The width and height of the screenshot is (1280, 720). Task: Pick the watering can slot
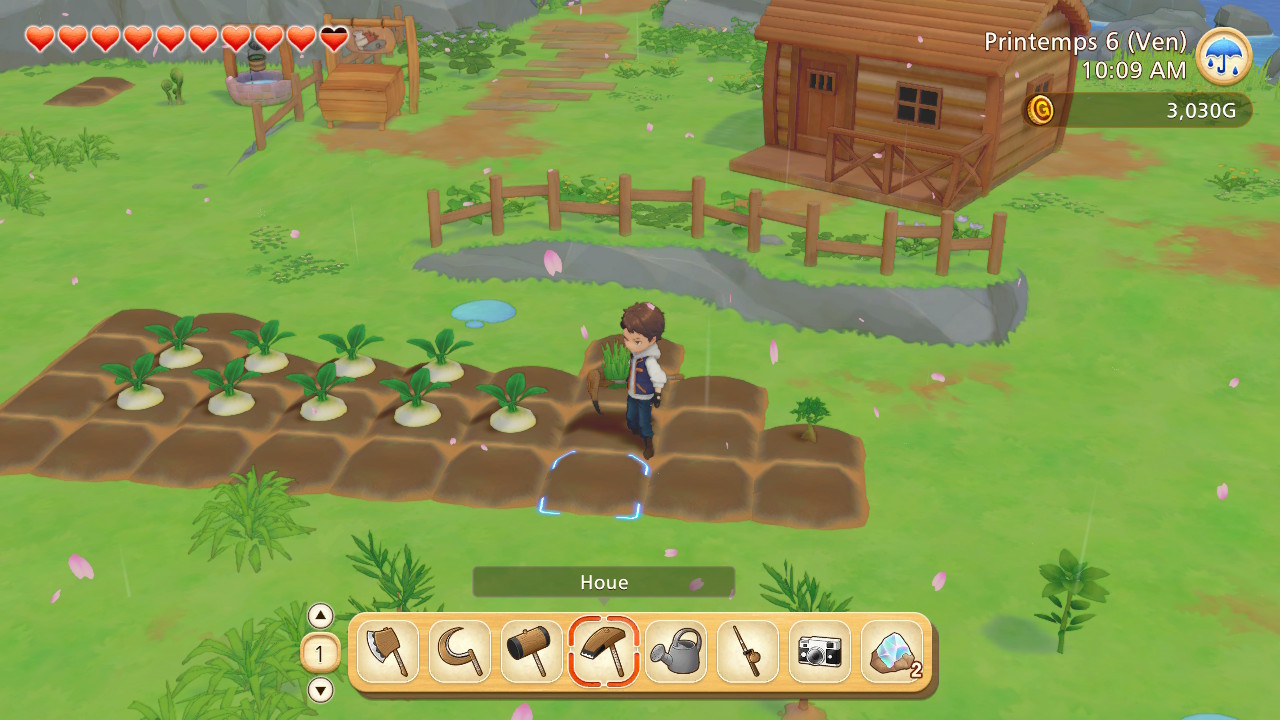click(x=676, y=652)
